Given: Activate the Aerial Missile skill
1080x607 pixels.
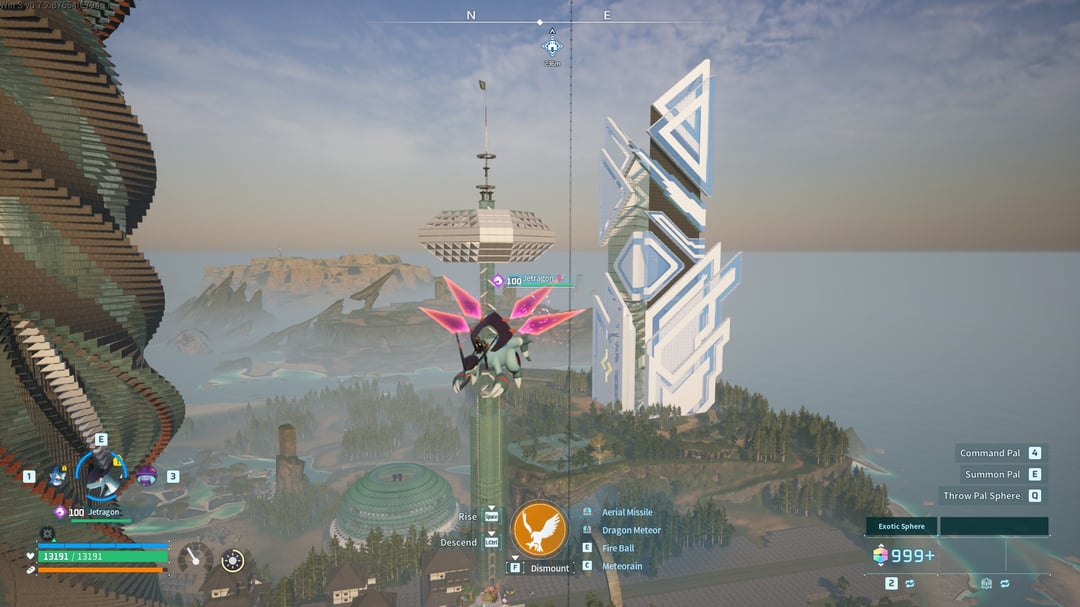Looking at the screenshot, I should [626, 512].
